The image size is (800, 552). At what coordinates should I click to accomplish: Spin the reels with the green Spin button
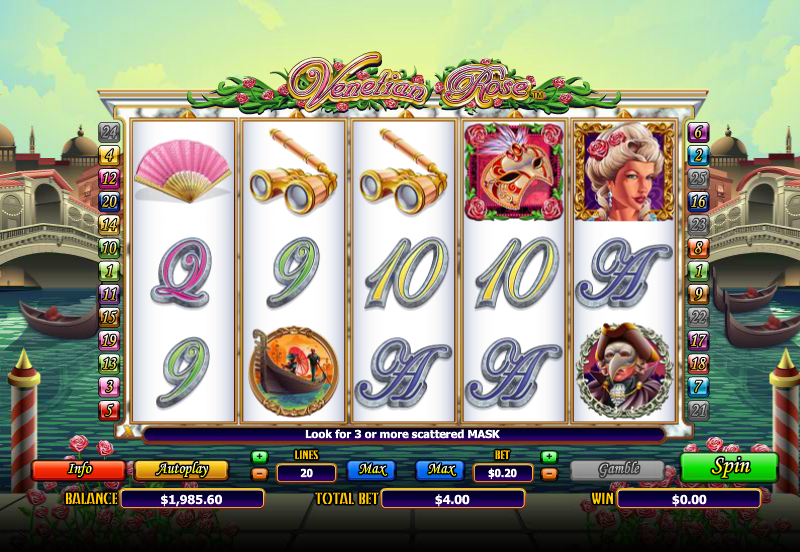(x=729, y=467)
